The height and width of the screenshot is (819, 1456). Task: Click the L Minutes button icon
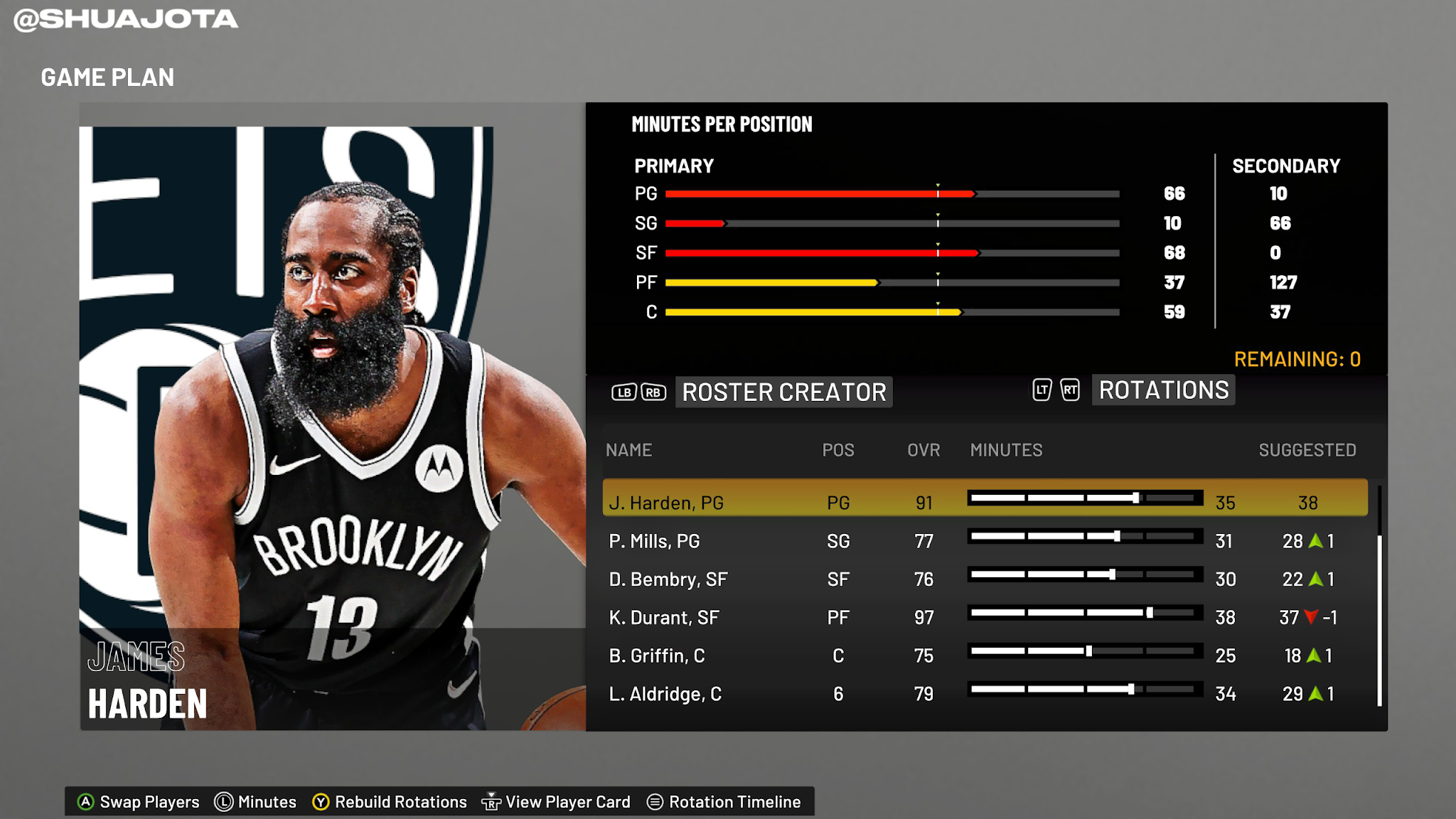pyautogui.click(x=223, y=801)
